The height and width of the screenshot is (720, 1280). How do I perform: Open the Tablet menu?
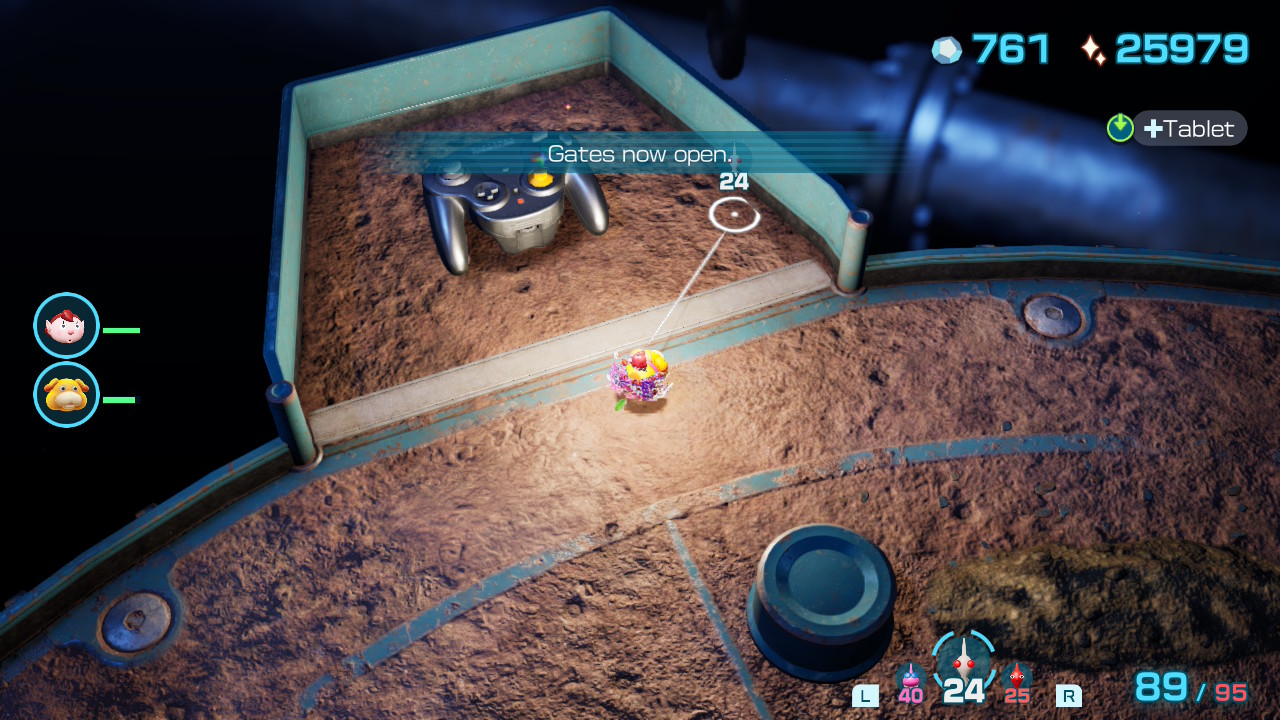[1189, 129]
